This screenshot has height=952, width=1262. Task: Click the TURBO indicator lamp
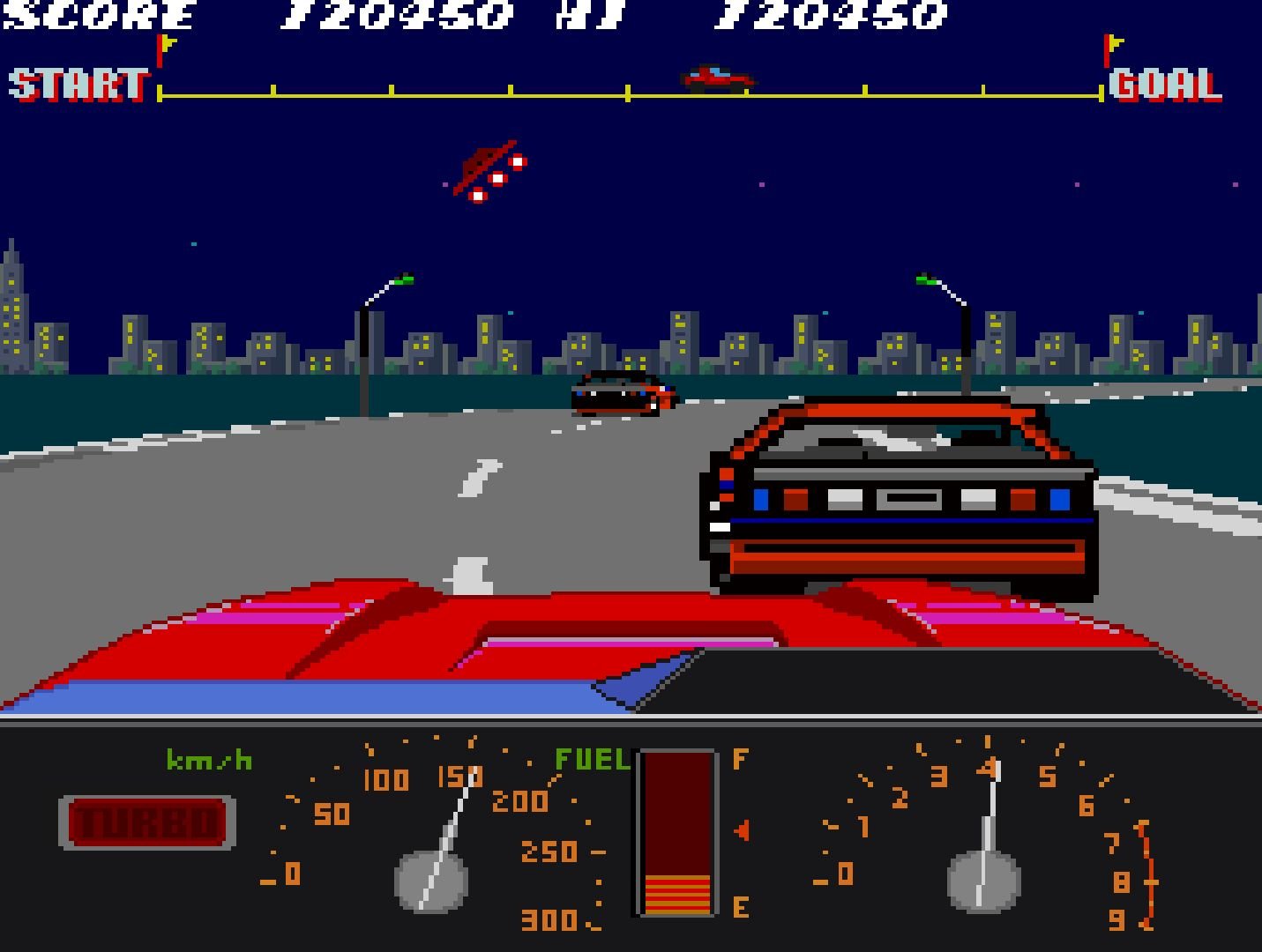point(148,822)
